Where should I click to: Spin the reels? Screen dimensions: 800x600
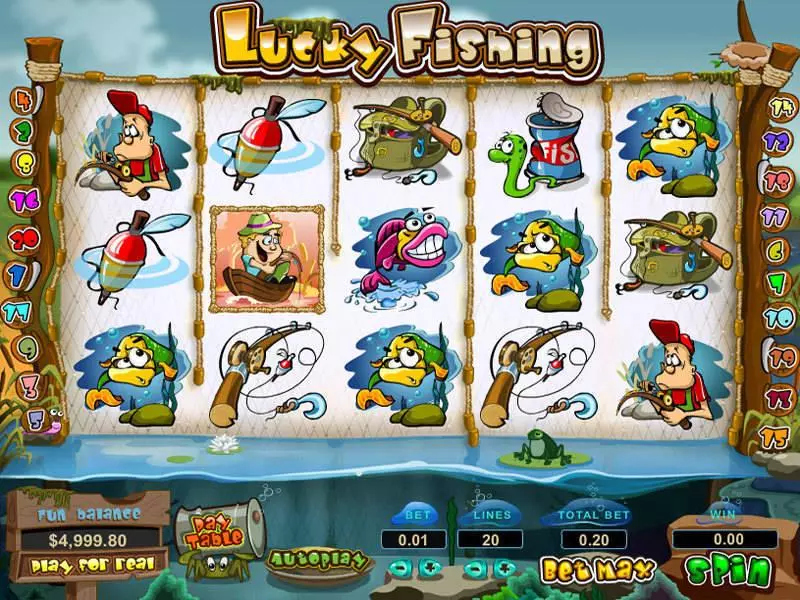[729, 572]
